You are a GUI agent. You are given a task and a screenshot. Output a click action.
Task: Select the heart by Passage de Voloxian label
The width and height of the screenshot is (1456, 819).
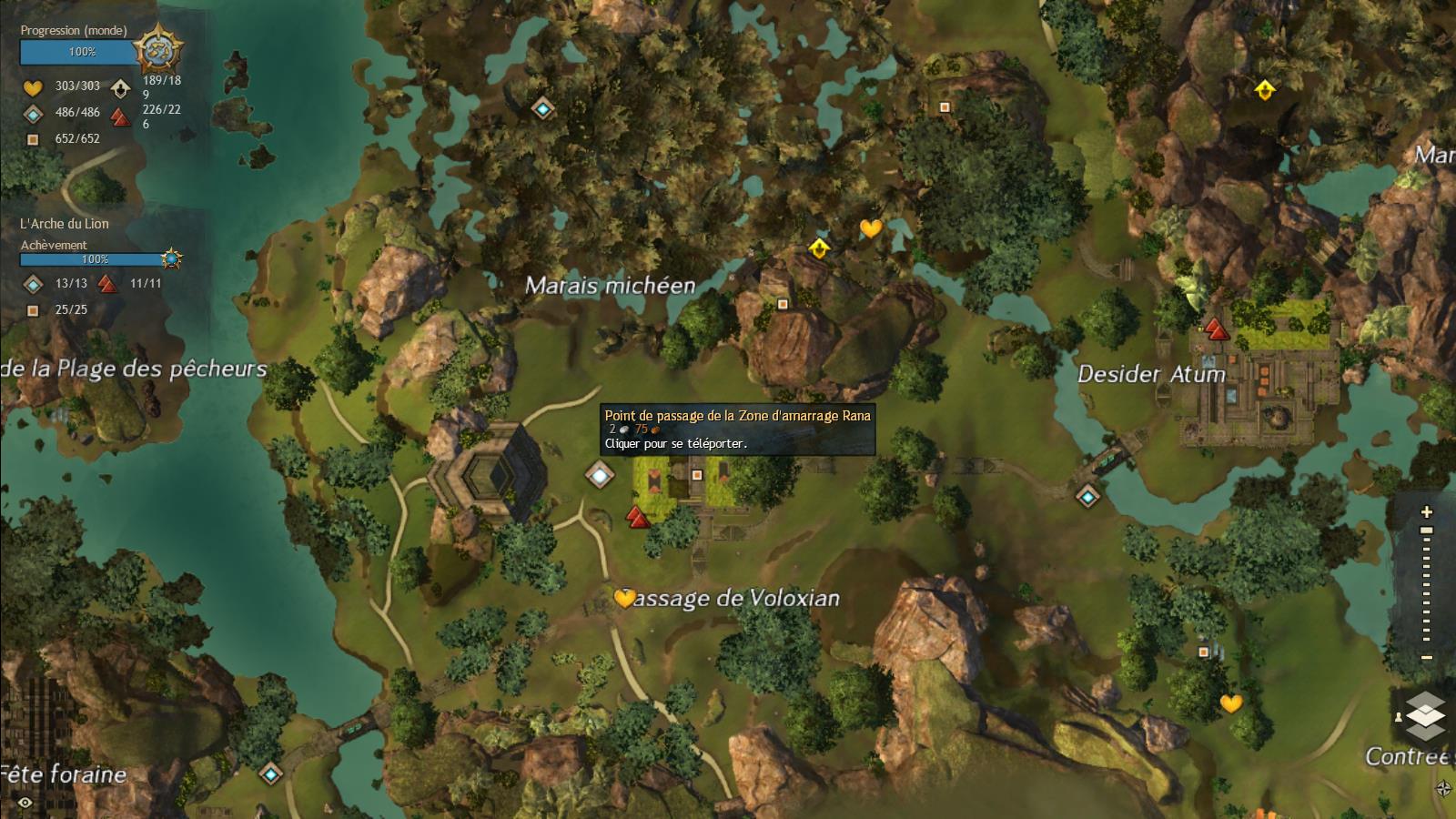click(624, 598)
